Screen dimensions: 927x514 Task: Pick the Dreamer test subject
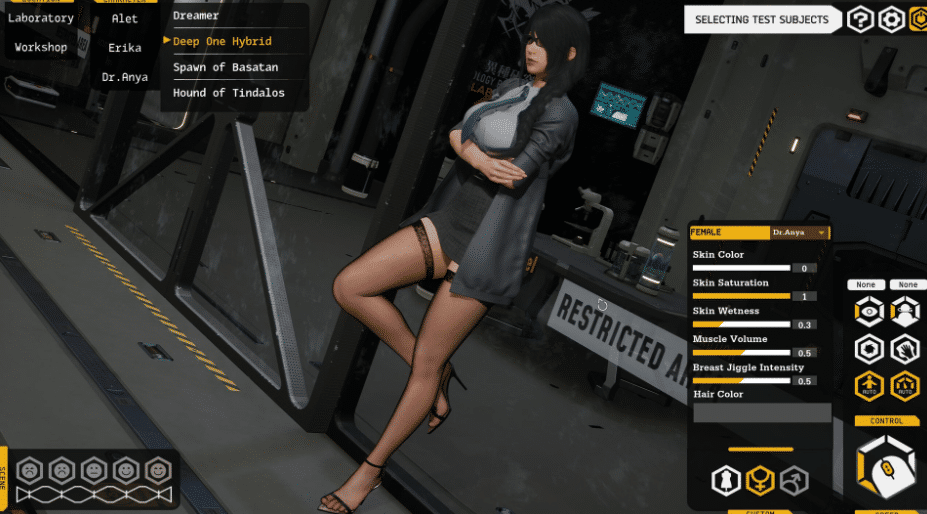(196, 15)
